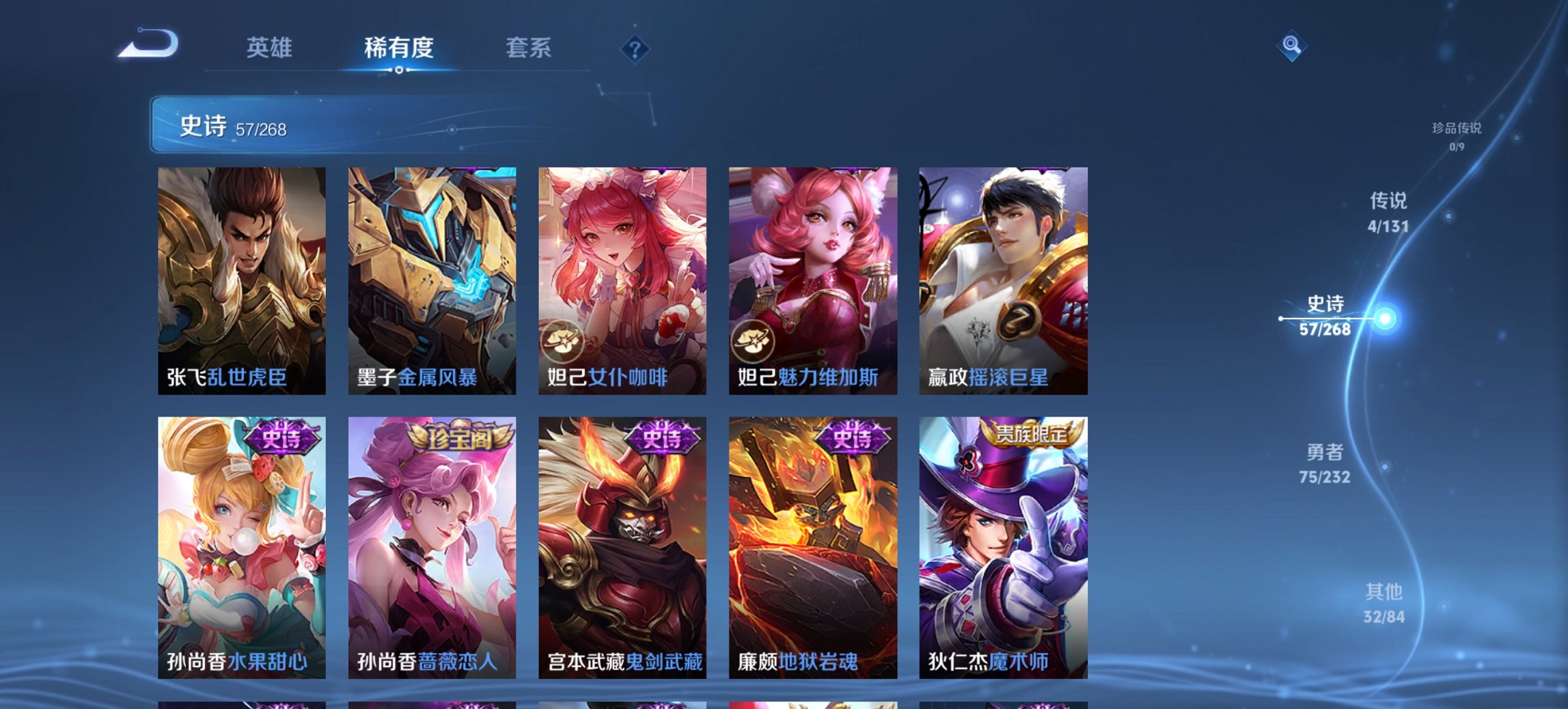
Task: Click the help question mark icon
Action: click(635, 49)
